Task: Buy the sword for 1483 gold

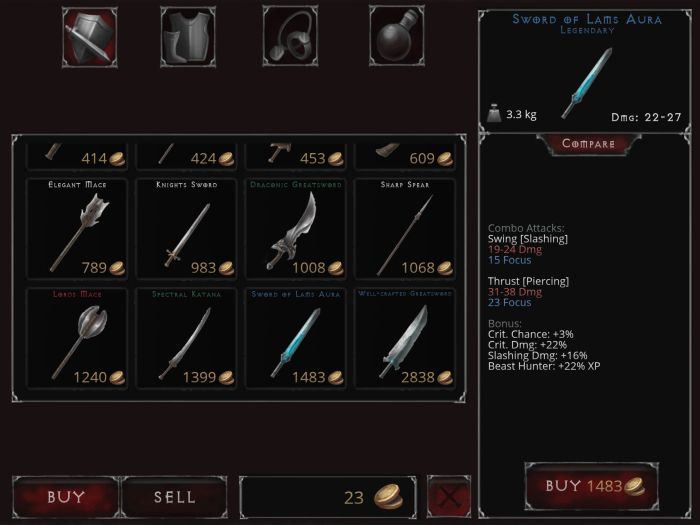Action: point(584,487)
